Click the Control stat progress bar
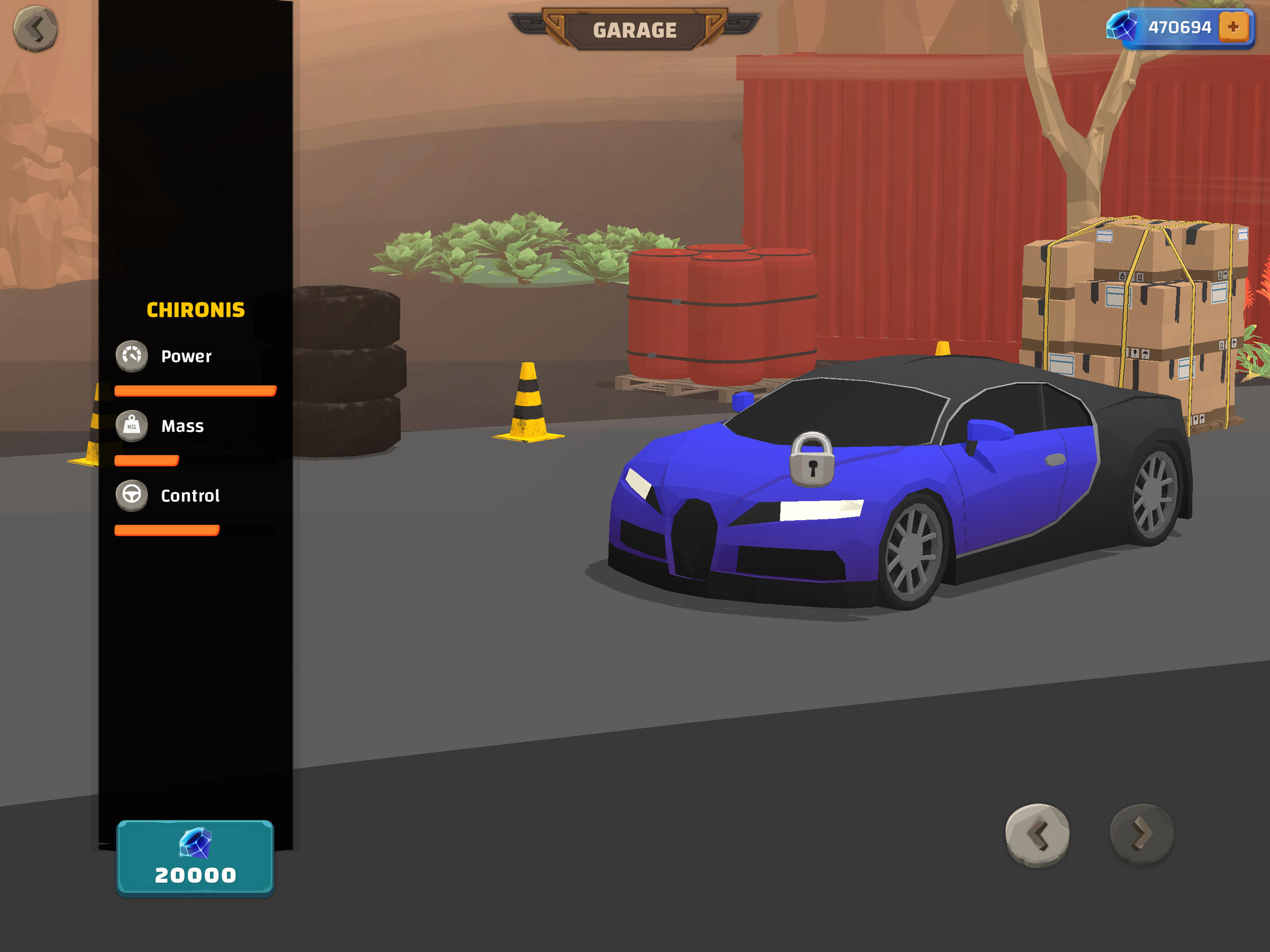This screenshot has height=952, width=1270. [167, 530]
